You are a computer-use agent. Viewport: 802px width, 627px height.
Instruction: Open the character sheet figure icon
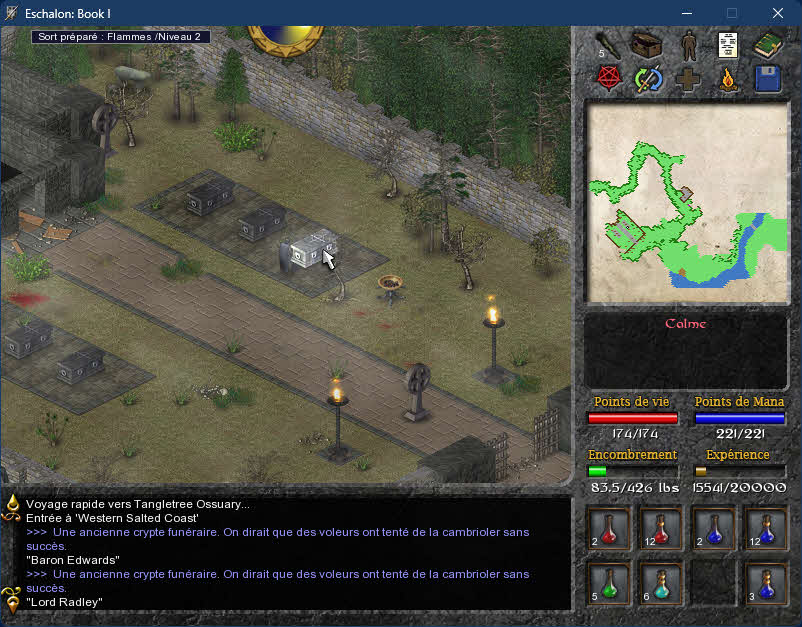coord(688,45)
